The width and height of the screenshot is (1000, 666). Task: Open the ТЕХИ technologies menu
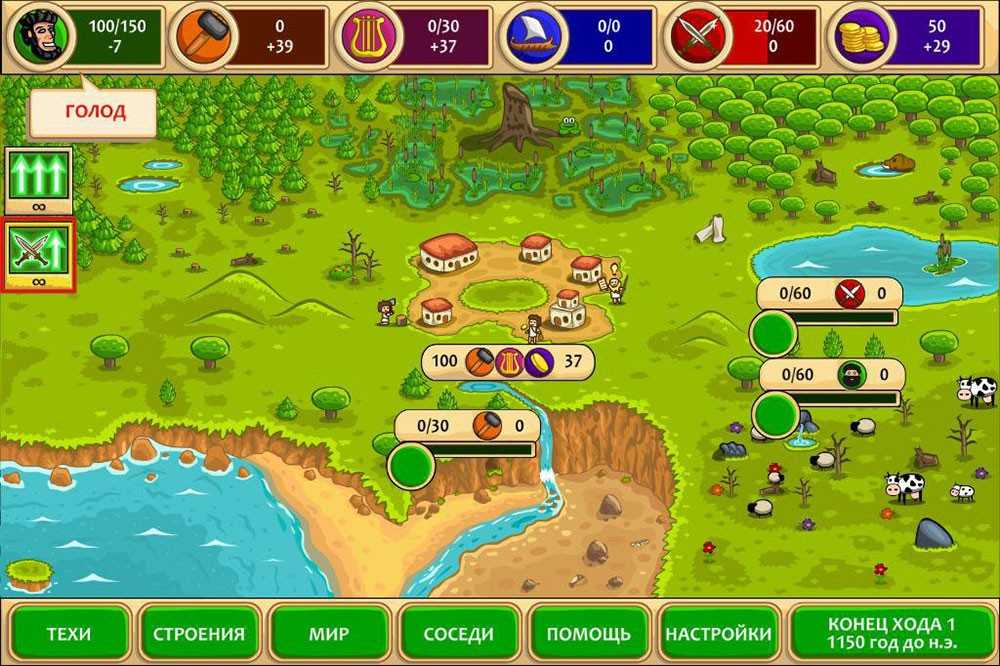coord(68,633)
